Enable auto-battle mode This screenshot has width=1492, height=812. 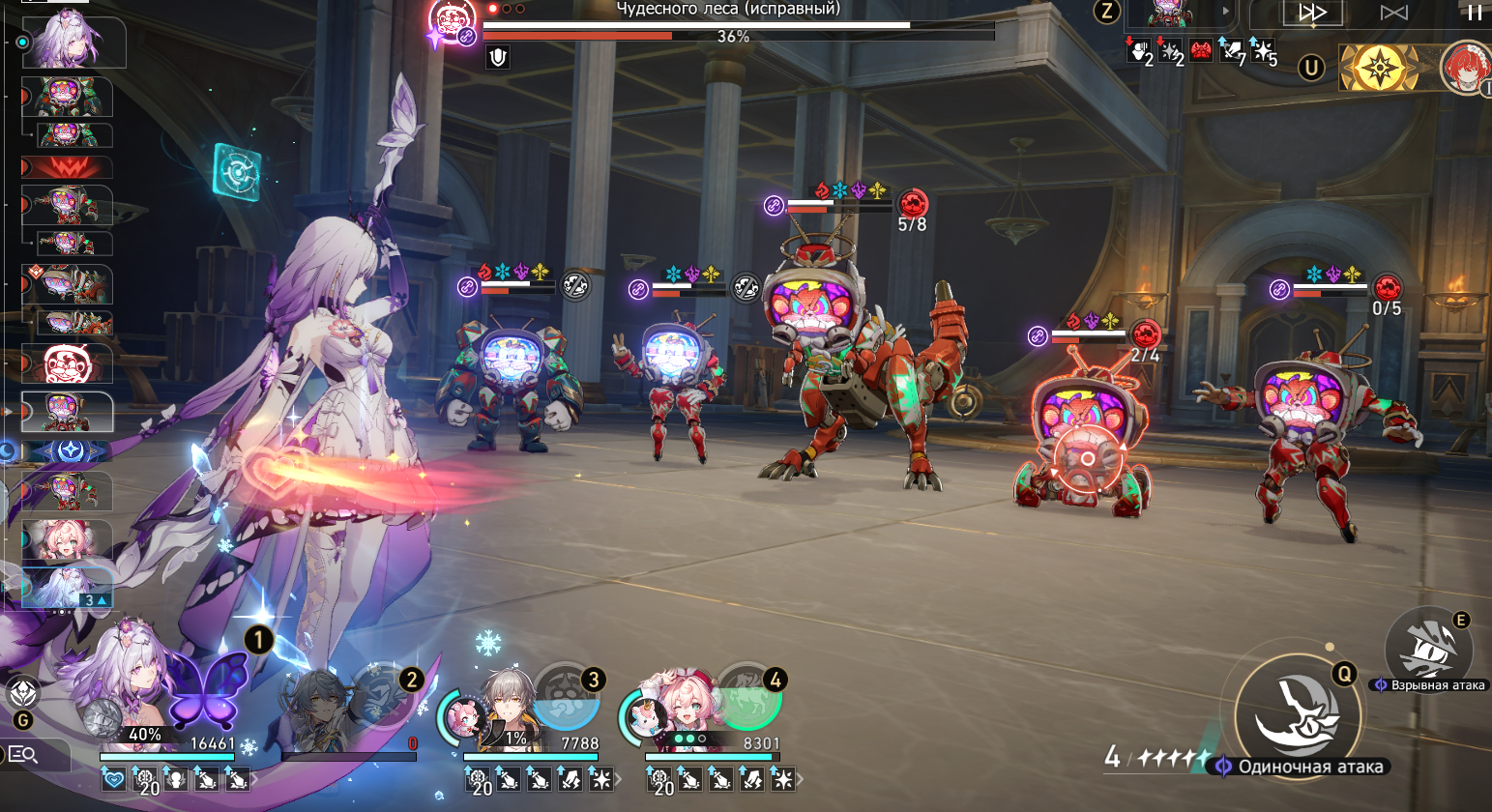[1393, 13]
